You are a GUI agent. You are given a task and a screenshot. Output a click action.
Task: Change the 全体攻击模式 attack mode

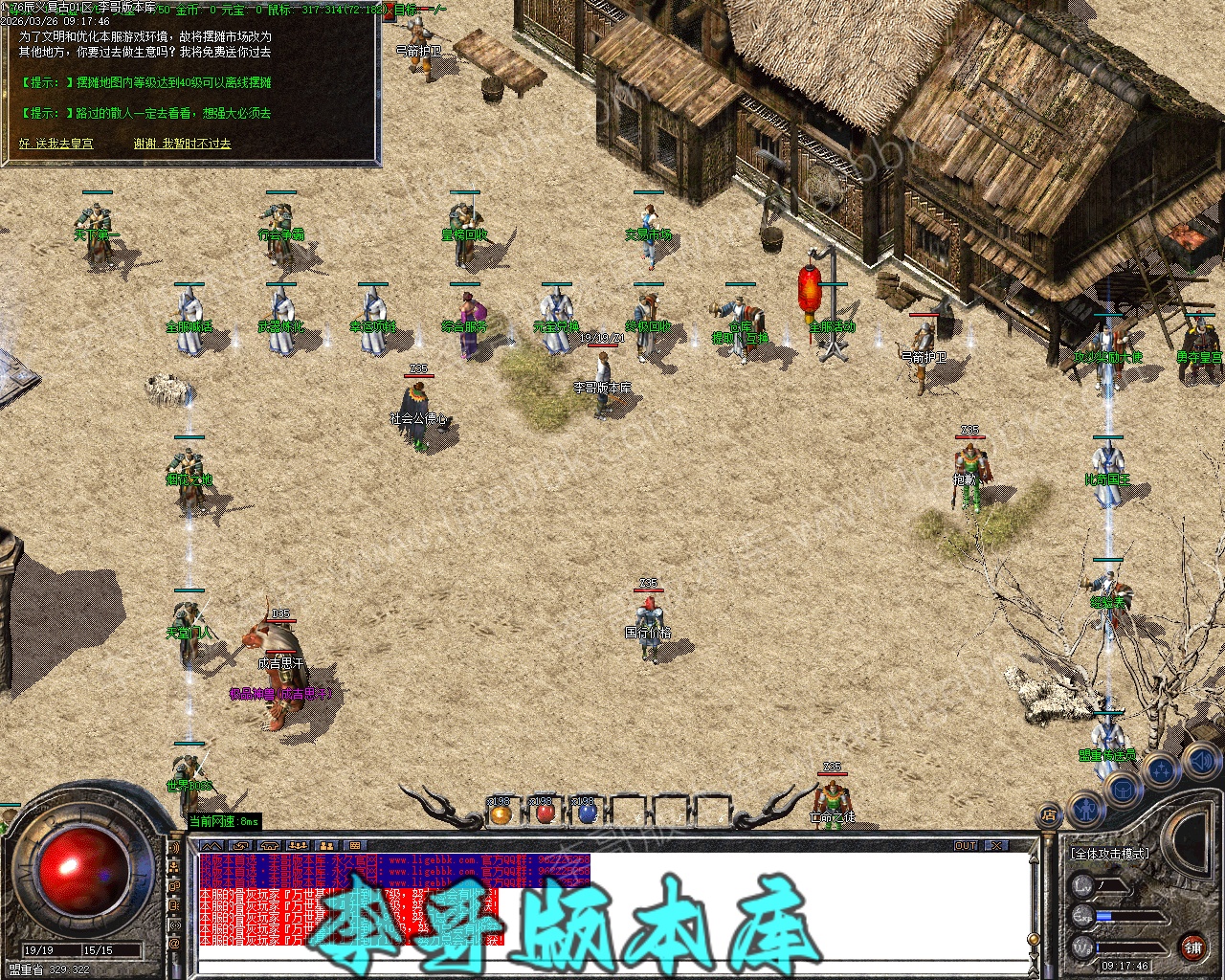coord(1110,853)
